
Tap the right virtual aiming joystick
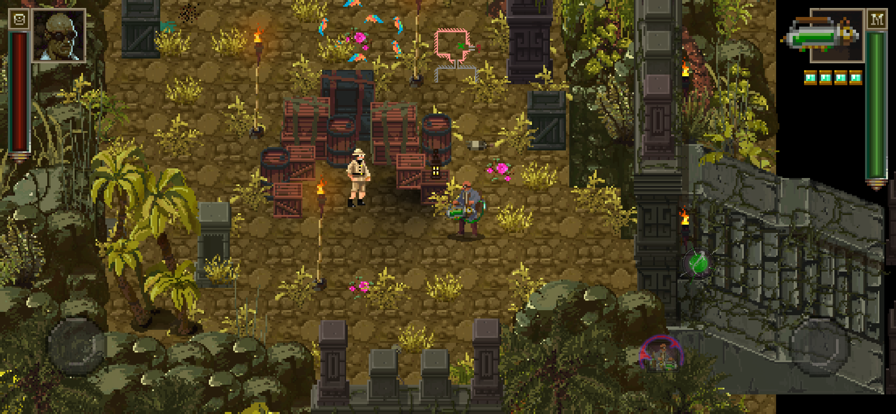tap(819, 346)
